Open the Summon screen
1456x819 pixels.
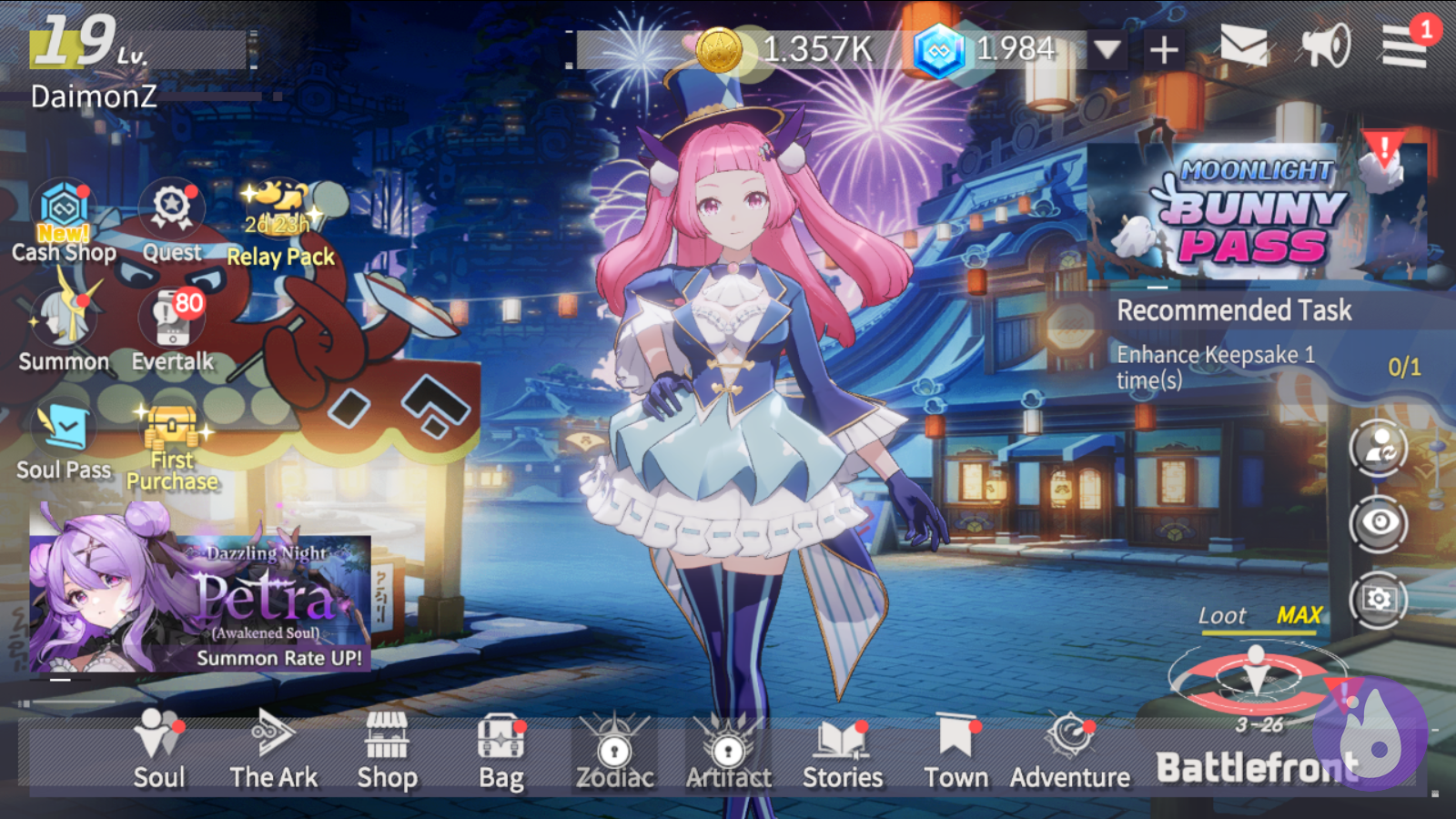63,328
